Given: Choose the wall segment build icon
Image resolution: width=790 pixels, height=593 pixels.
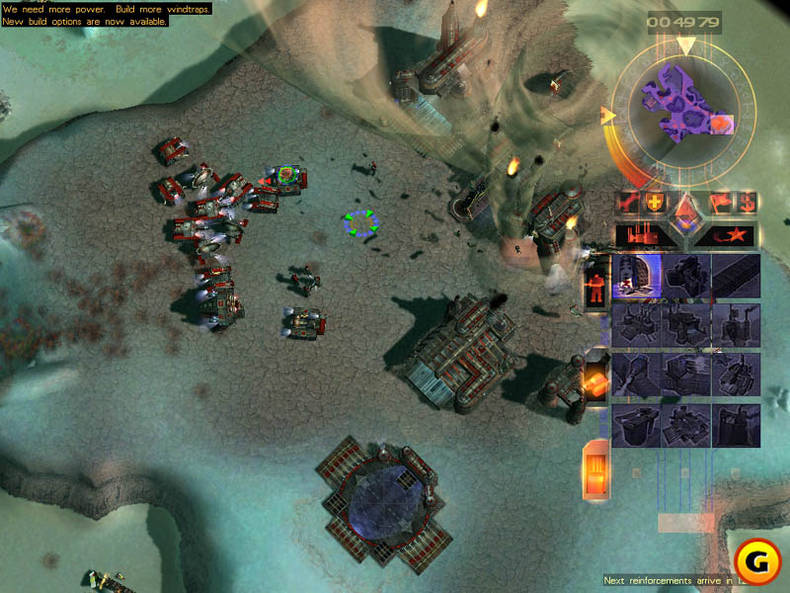Looking at the screenshot, I should (x=735, y=276).
